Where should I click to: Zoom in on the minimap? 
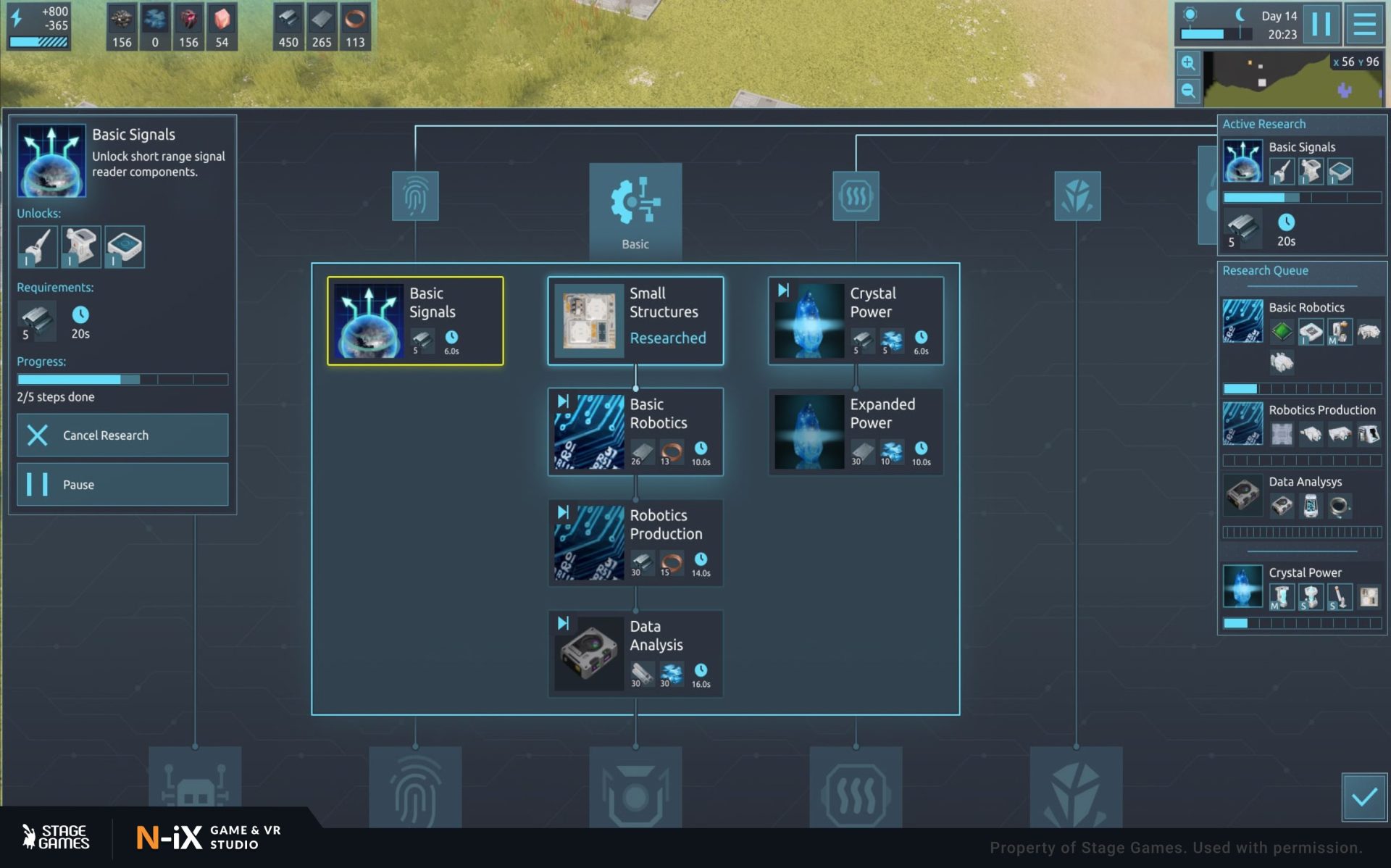tap(1188, 63)
